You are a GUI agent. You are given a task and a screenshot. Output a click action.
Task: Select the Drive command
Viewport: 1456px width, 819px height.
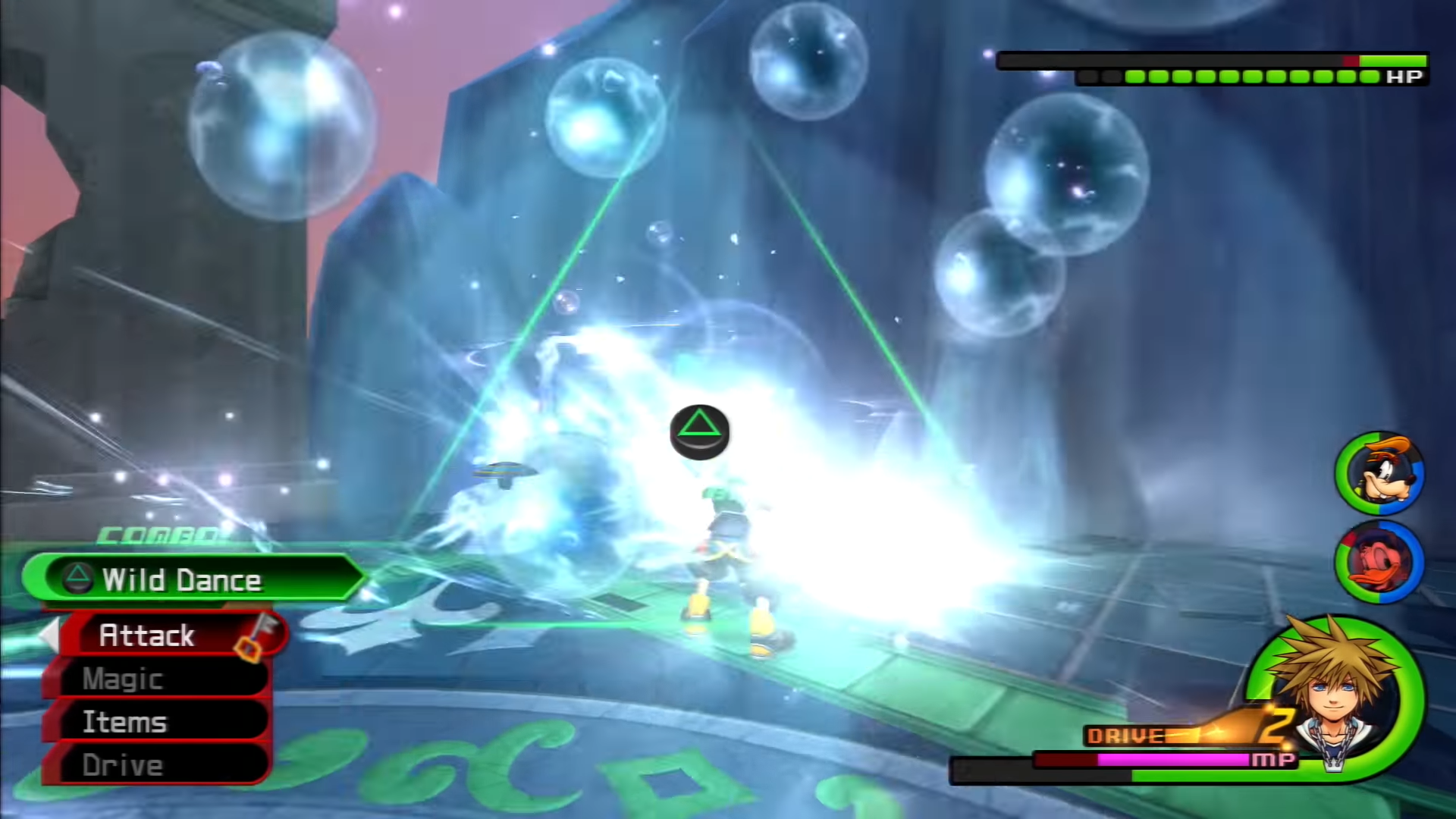155,765
